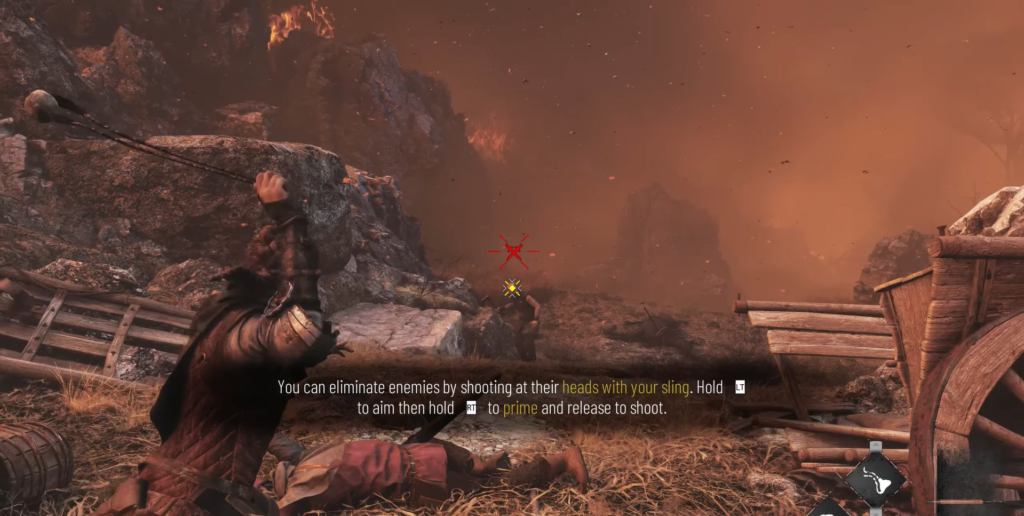1024x516 pixels.
Task: Select the sling weapon diamond icon
Action: (x=875, y=479)
